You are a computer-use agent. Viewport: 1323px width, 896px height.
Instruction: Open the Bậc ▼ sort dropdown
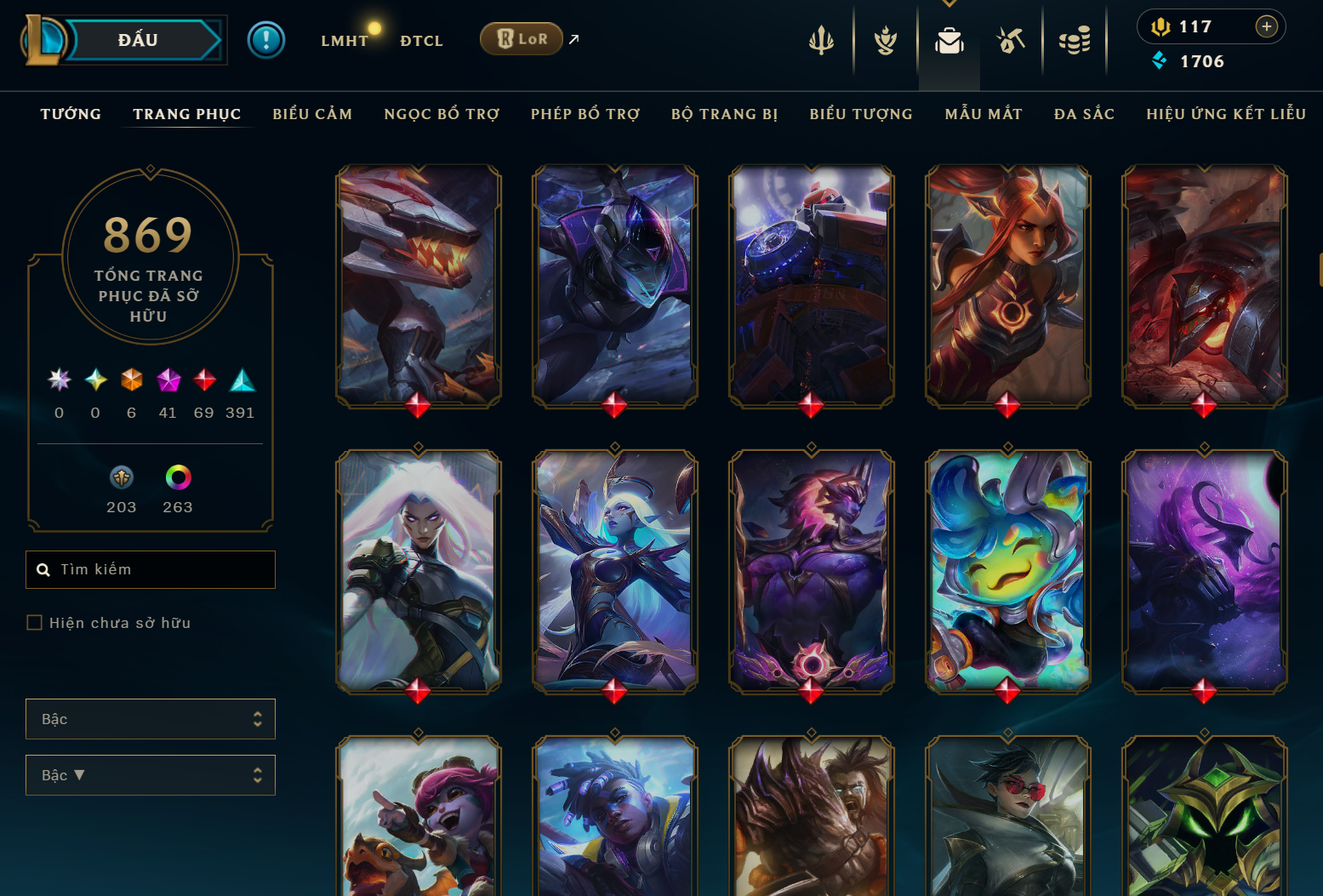point(151,775)
